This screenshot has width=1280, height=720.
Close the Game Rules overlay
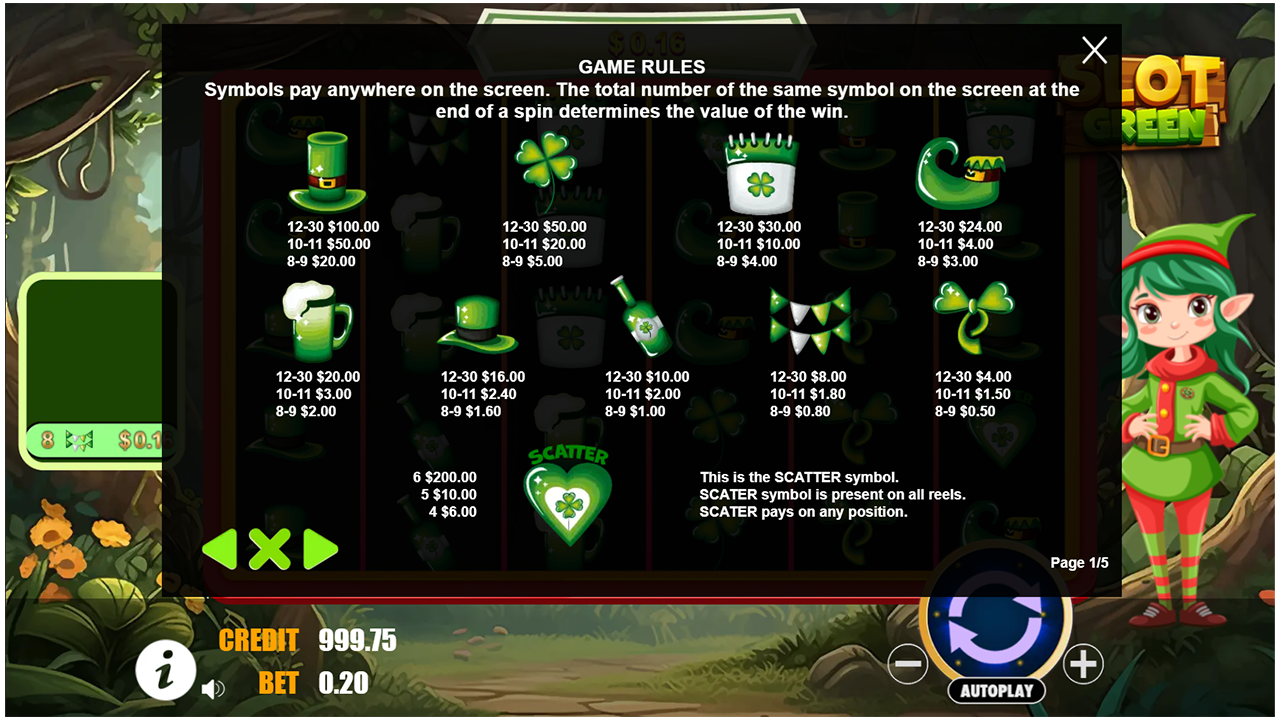pyautogui.click(x=1094, y=50)
